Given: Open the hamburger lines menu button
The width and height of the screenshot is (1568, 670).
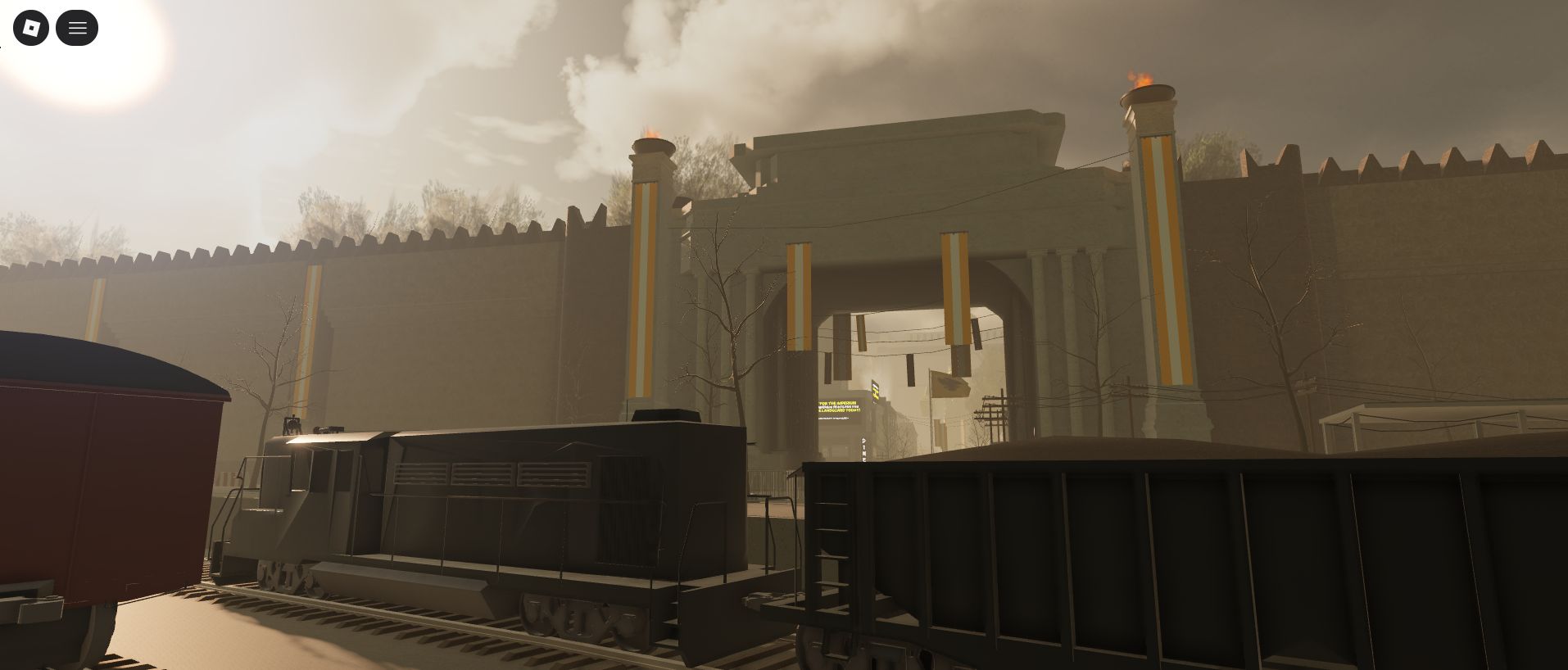Looking at the screenshot, I should (x=77, y=28).
